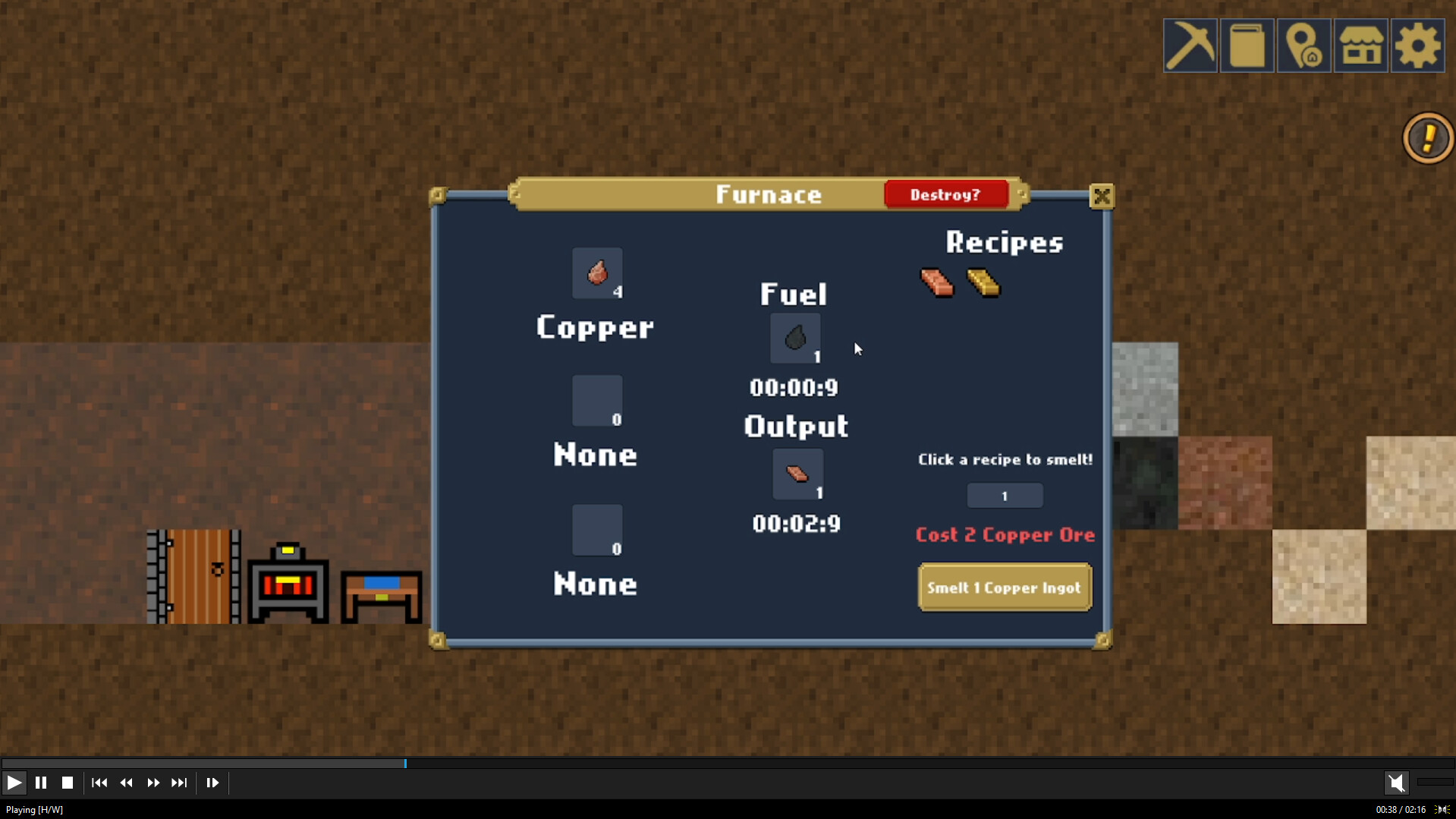Select the pickaxe tool icon
The width and height of the screenshot is (1456, 819).
click(x=1190, y=46)
